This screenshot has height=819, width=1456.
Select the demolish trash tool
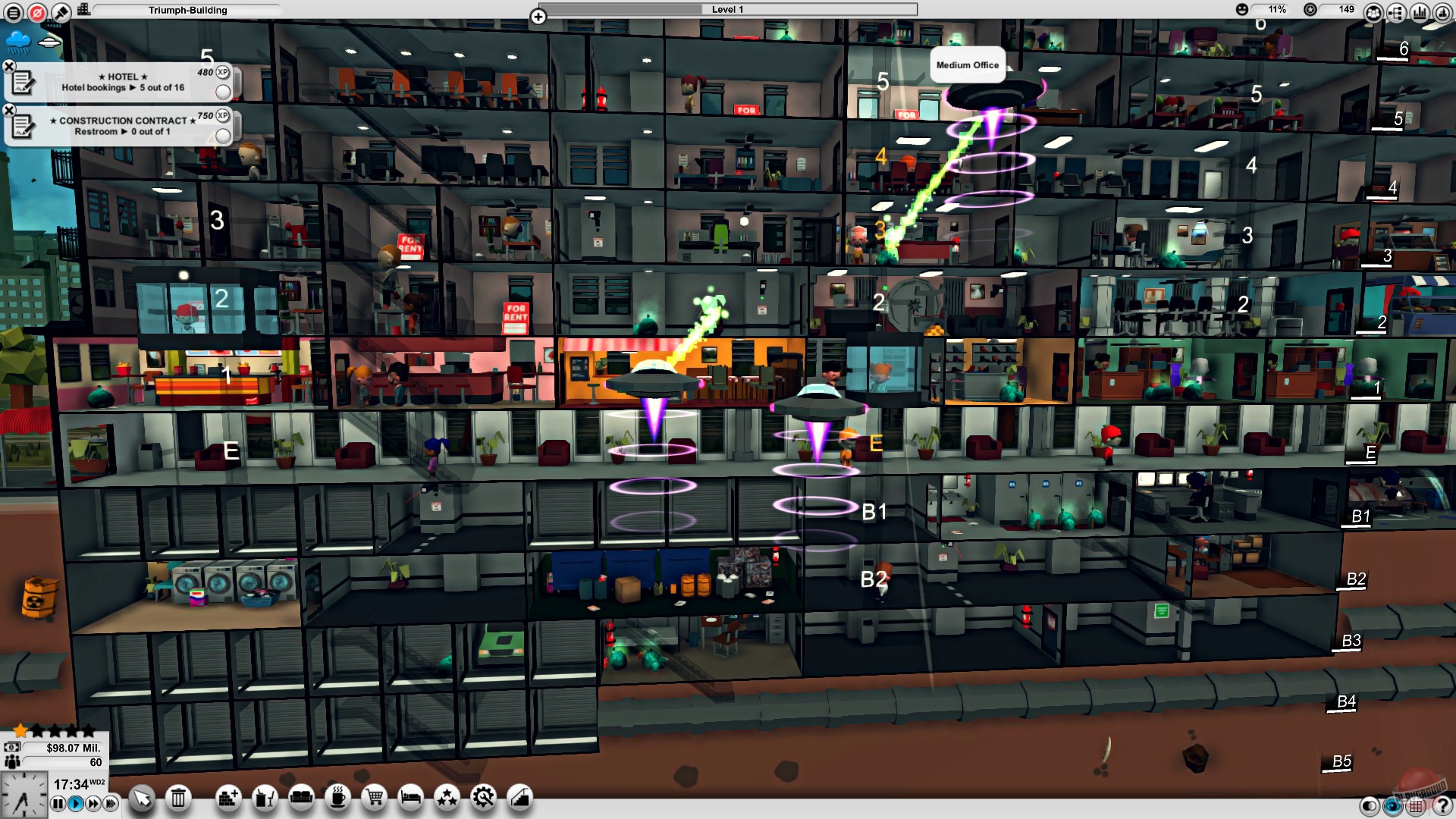pos(177,797)
